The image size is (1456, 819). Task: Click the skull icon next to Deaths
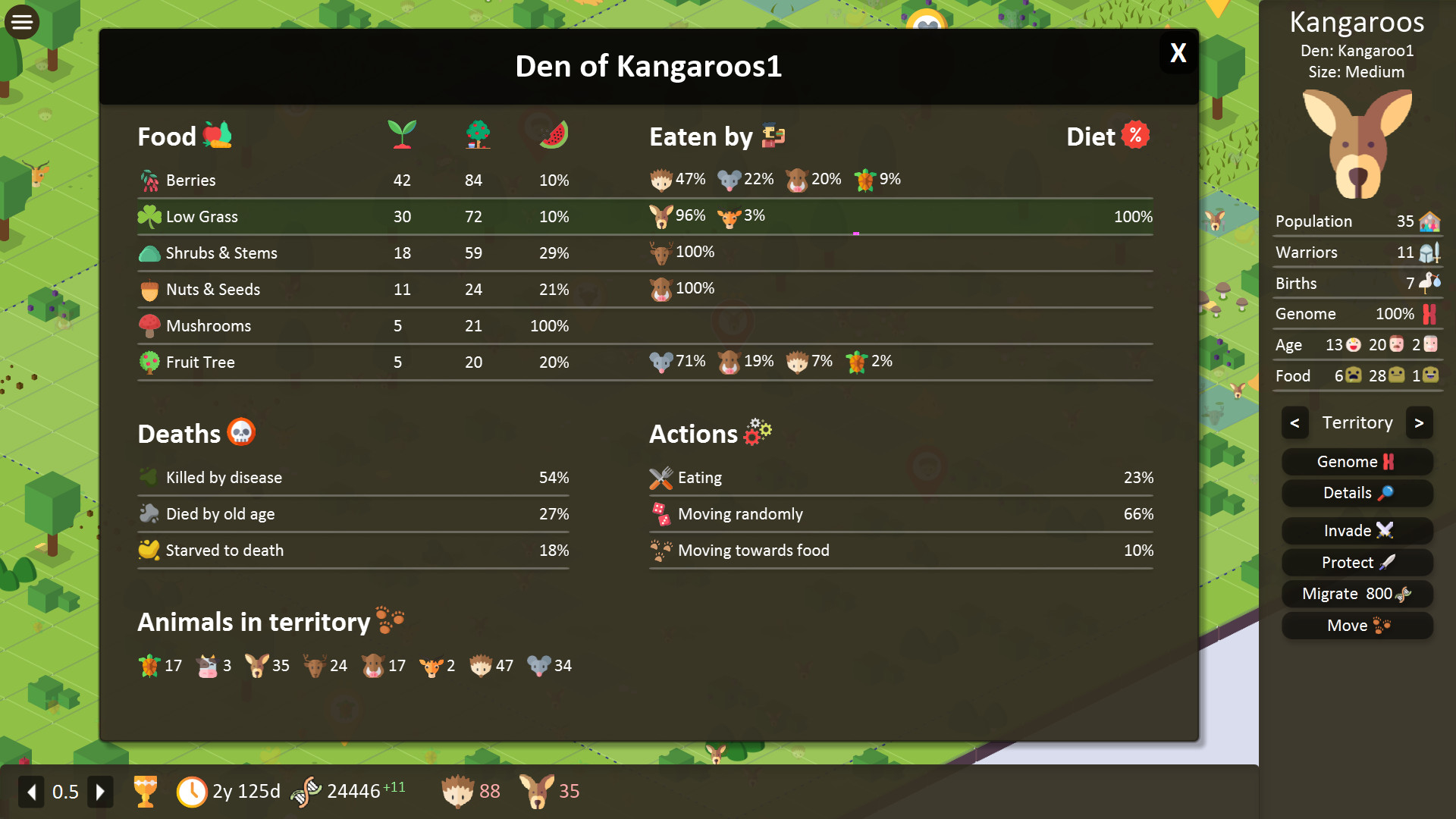243,432
